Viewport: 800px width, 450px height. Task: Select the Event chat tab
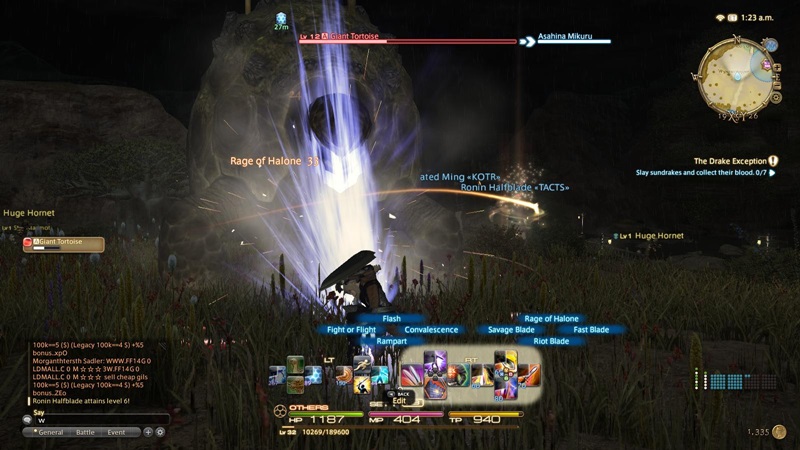coord(117,432)
